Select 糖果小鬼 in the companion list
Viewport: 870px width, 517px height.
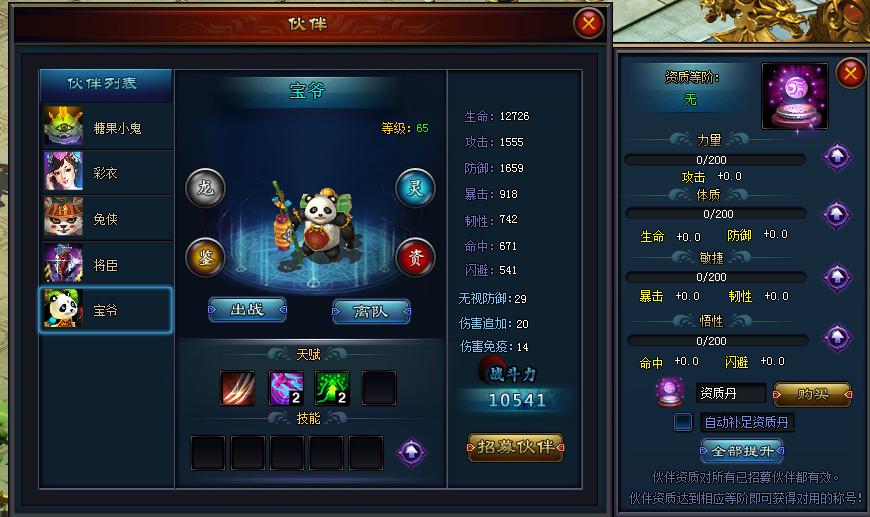[x=106, y=127]
